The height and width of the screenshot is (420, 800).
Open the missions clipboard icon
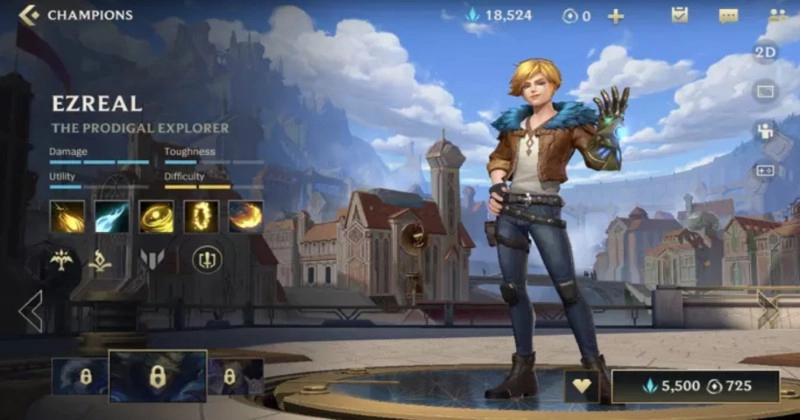[679, 15]
